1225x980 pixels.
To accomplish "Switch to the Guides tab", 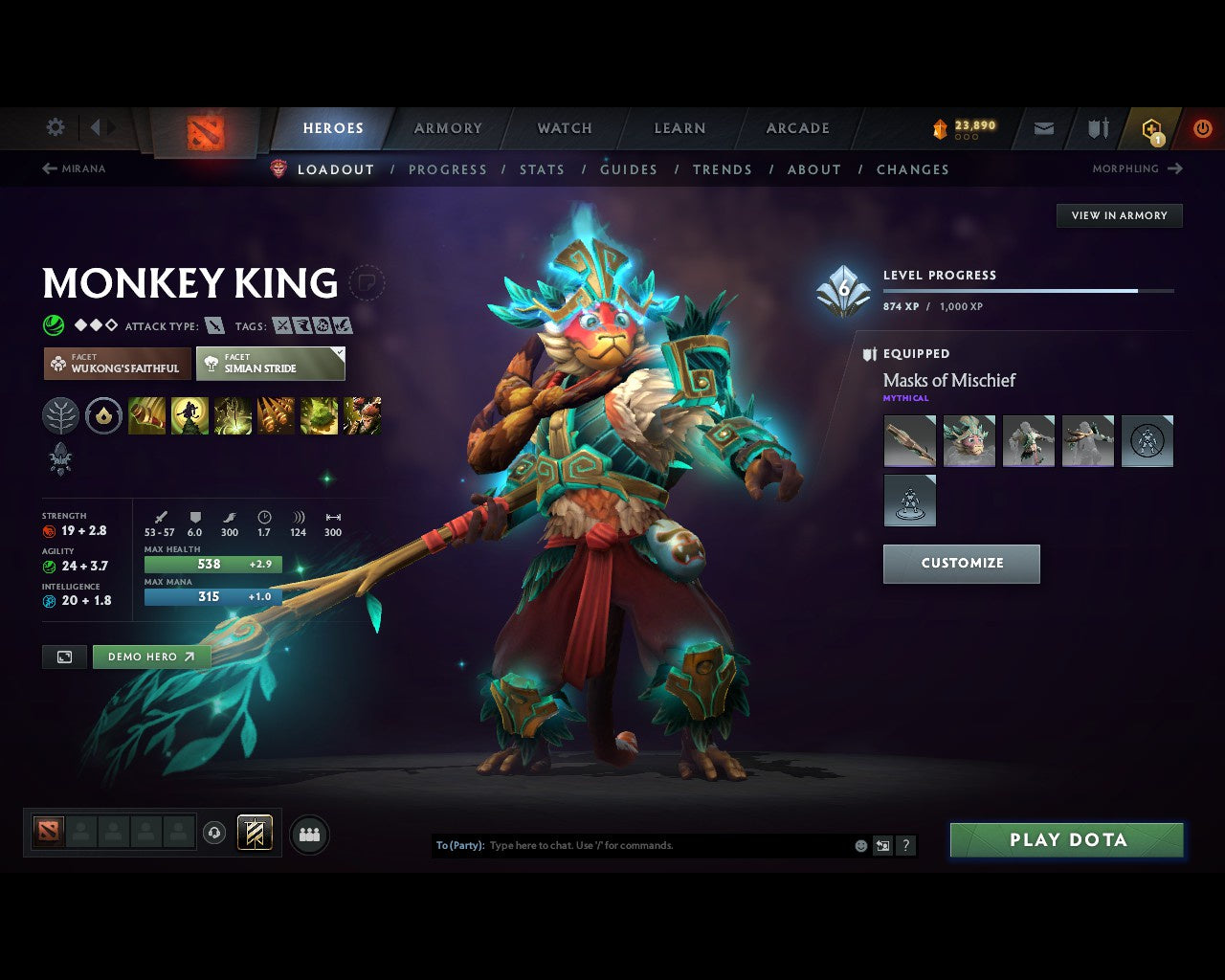I will pos(628,169).
